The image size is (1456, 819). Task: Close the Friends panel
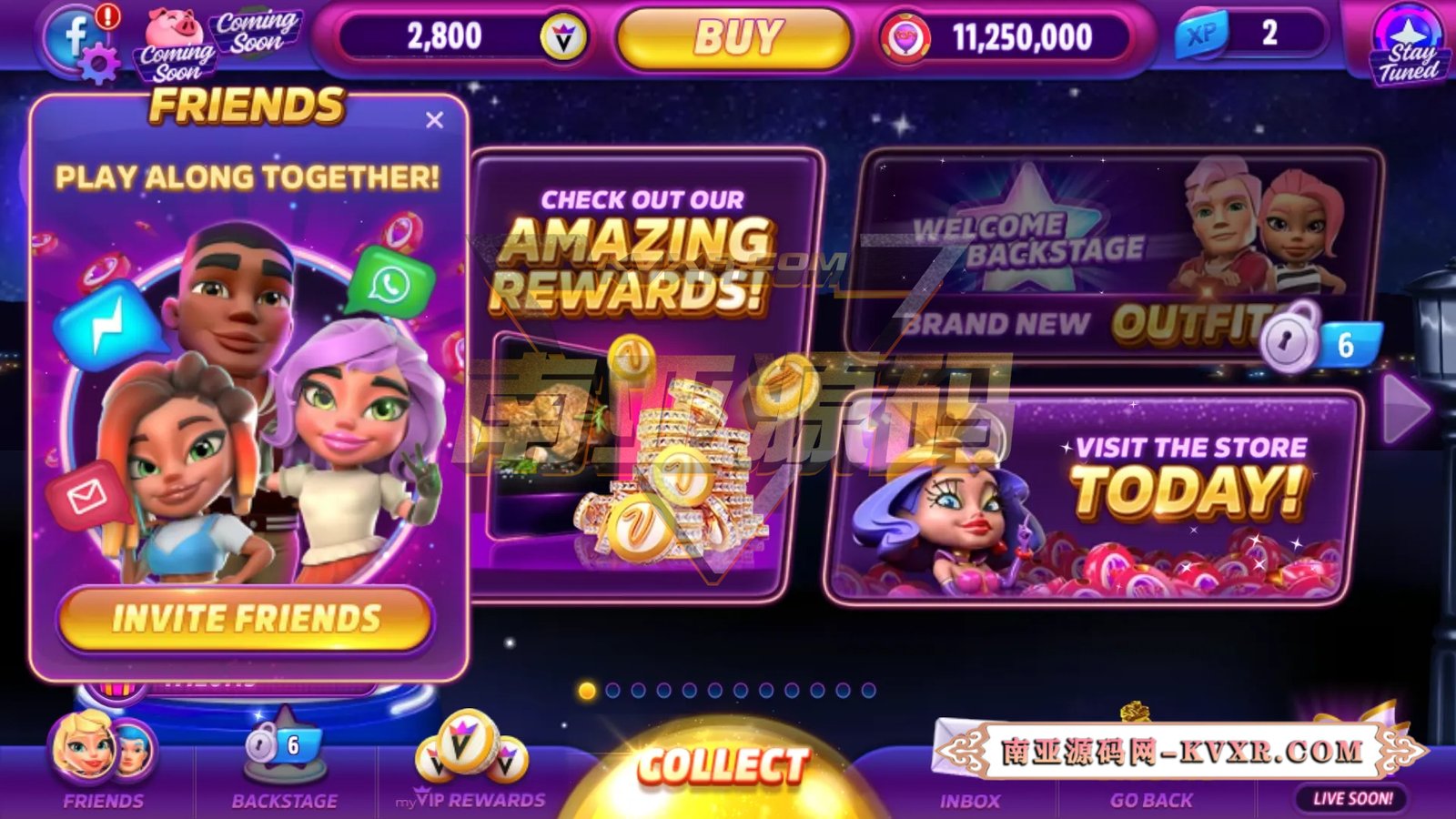433,119
